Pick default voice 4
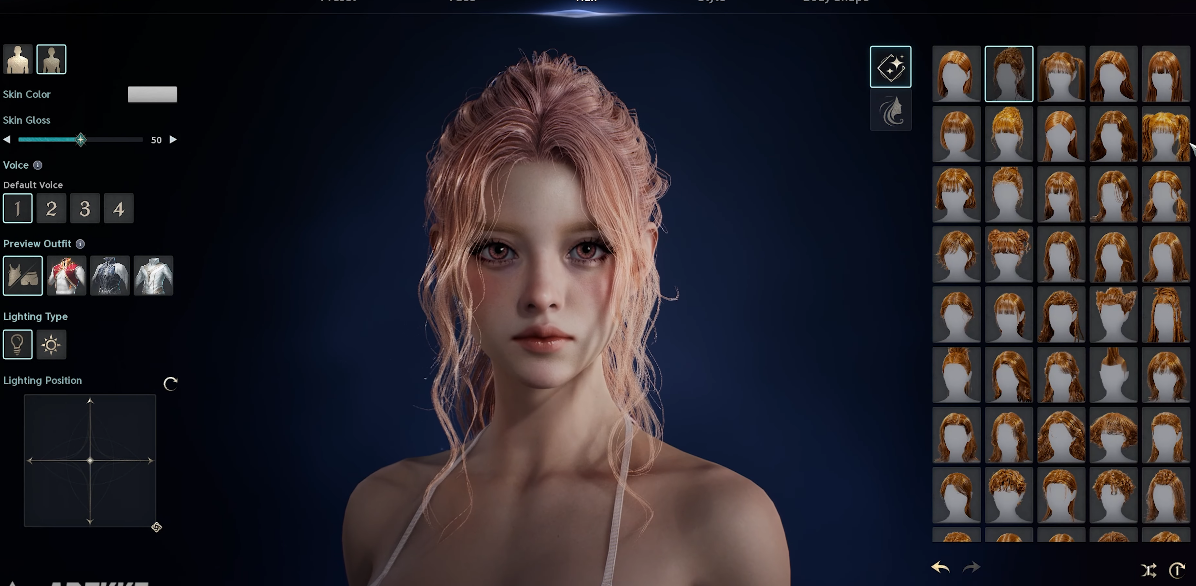The width and height of the screenshot is (1196, 586). (119, 209)
